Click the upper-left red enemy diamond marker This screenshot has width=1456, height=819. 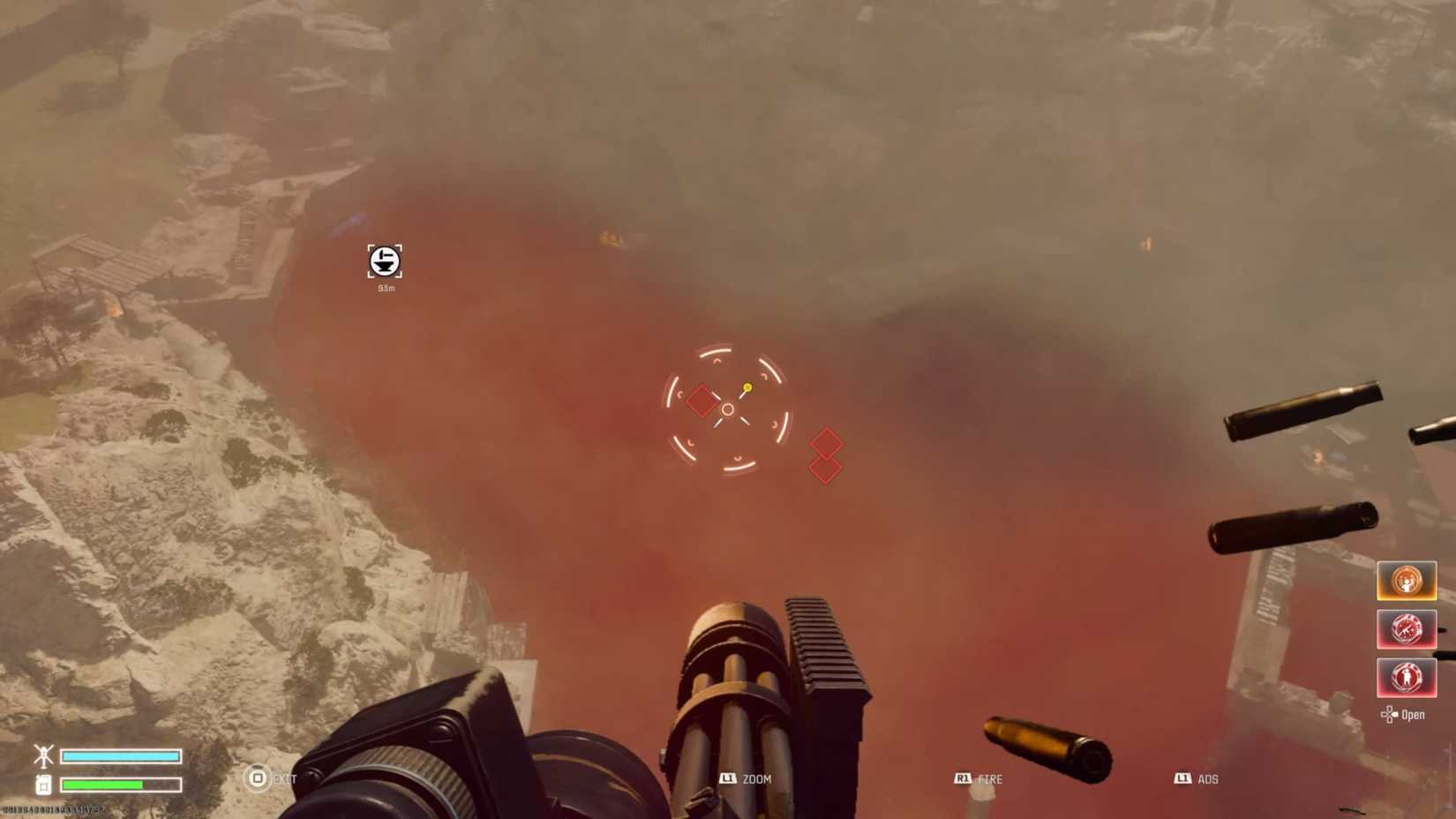point(702,400)
